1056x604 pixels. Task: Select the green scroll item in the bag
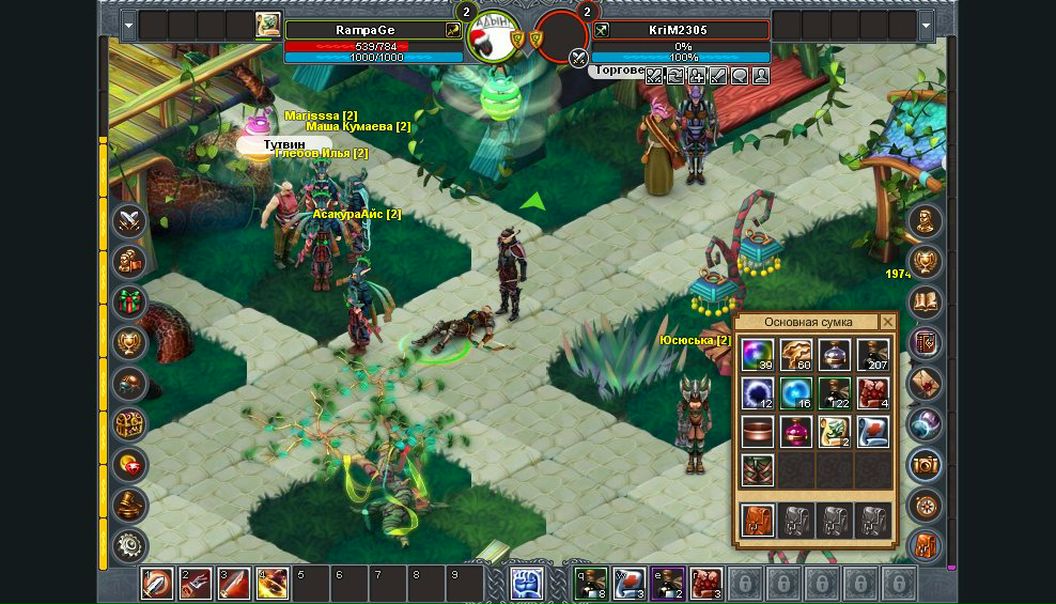[x=834, y=432]
